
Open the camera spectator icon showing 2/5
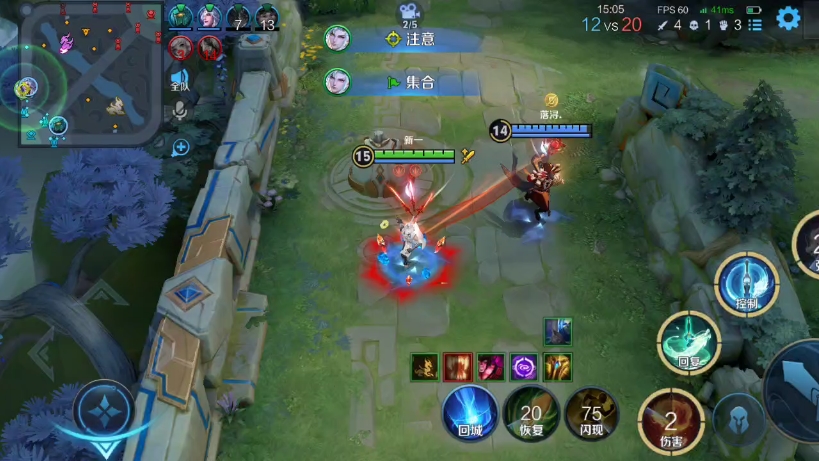click(410, 13)
